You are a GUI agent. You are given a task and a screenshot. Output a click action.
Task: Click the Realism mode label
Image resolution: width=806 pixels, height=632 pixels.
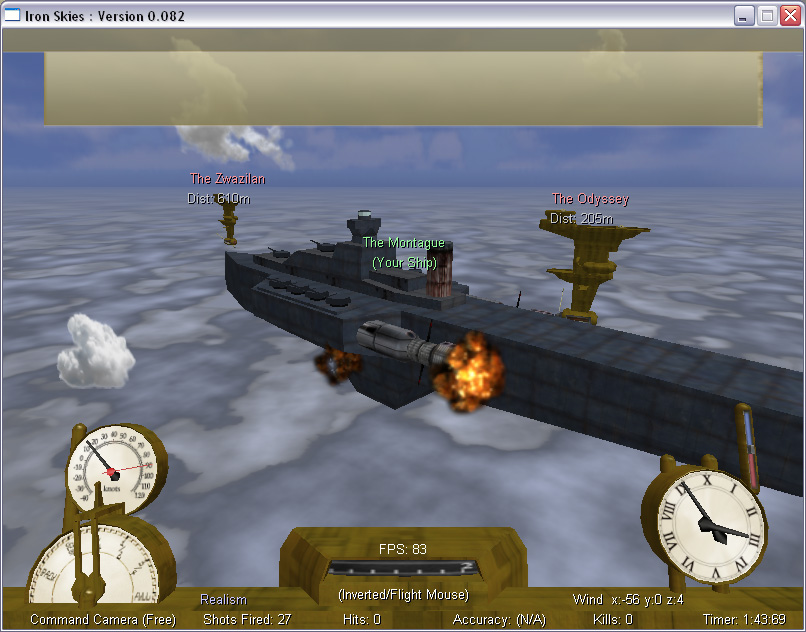coord(223,600)
